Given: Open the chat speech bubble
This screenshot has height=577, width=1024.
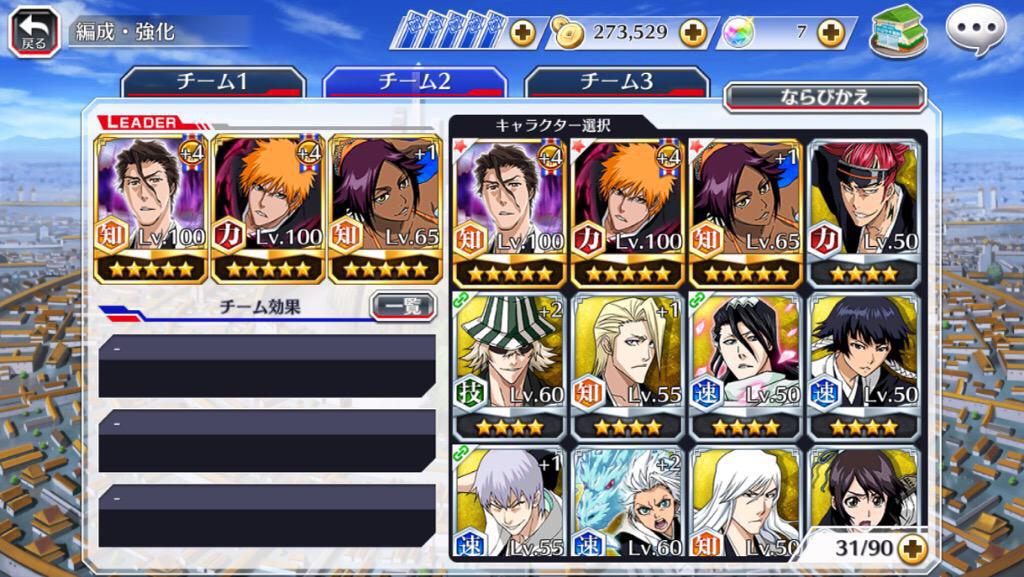Looking at the screenshot, I should [x=975, y=31].
